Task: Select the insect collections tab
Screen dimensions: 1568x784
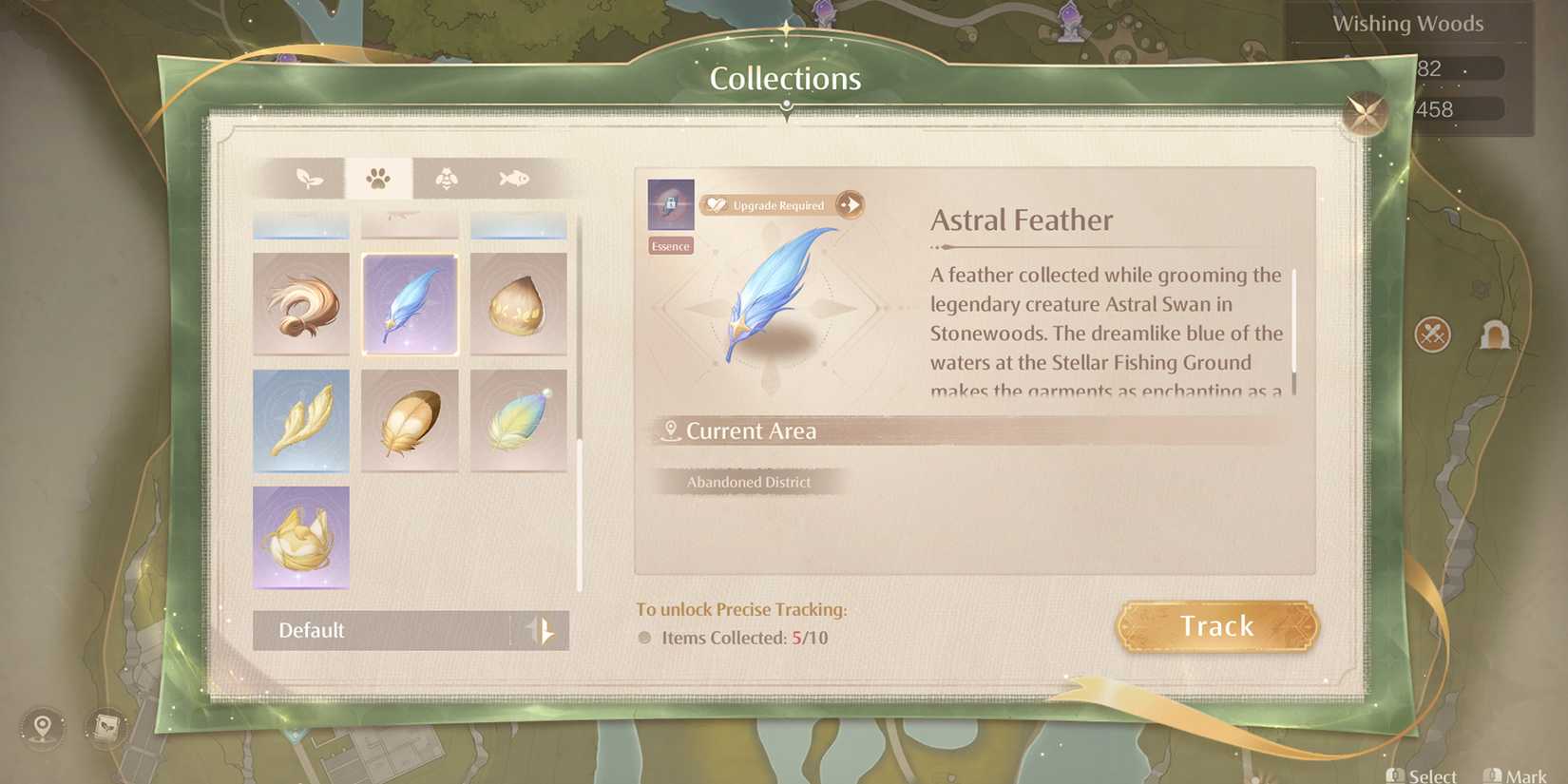Action: 445,178
